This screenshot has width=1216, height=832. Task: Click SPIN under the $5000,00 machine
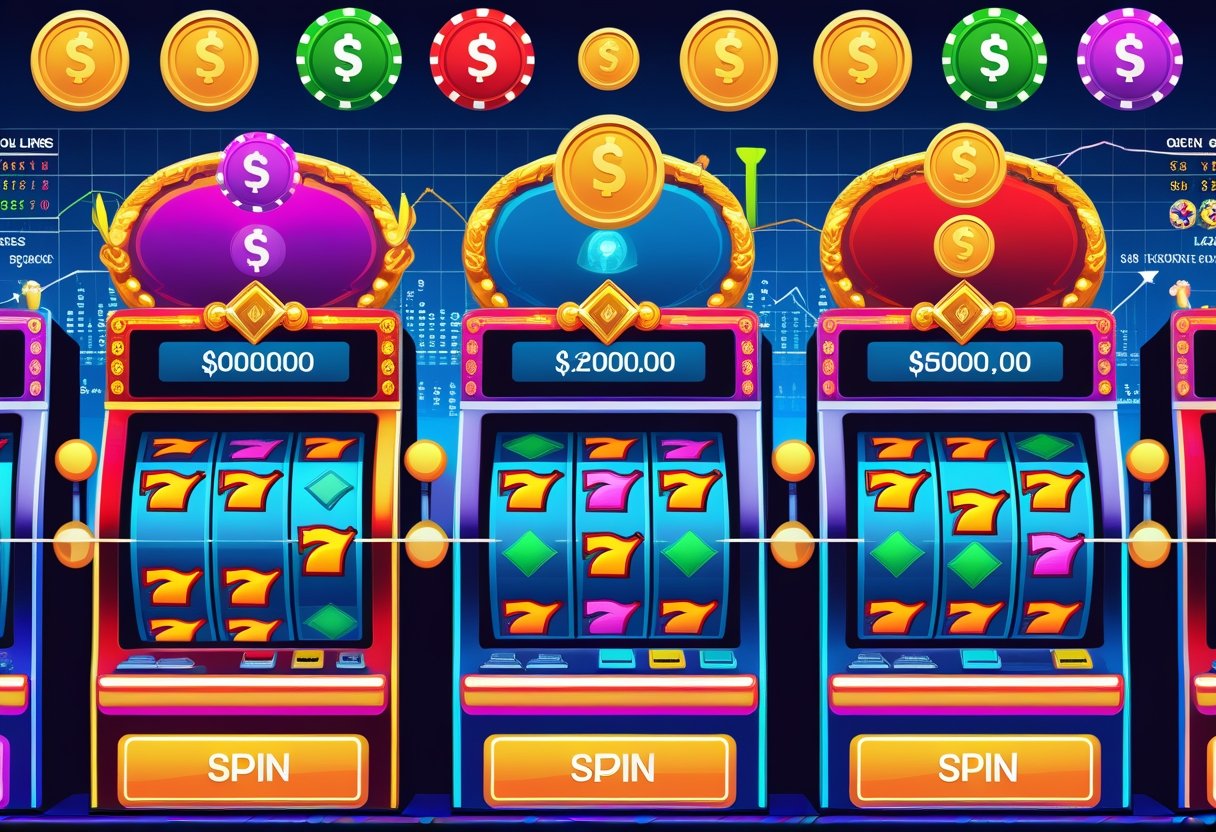(975, 769)
